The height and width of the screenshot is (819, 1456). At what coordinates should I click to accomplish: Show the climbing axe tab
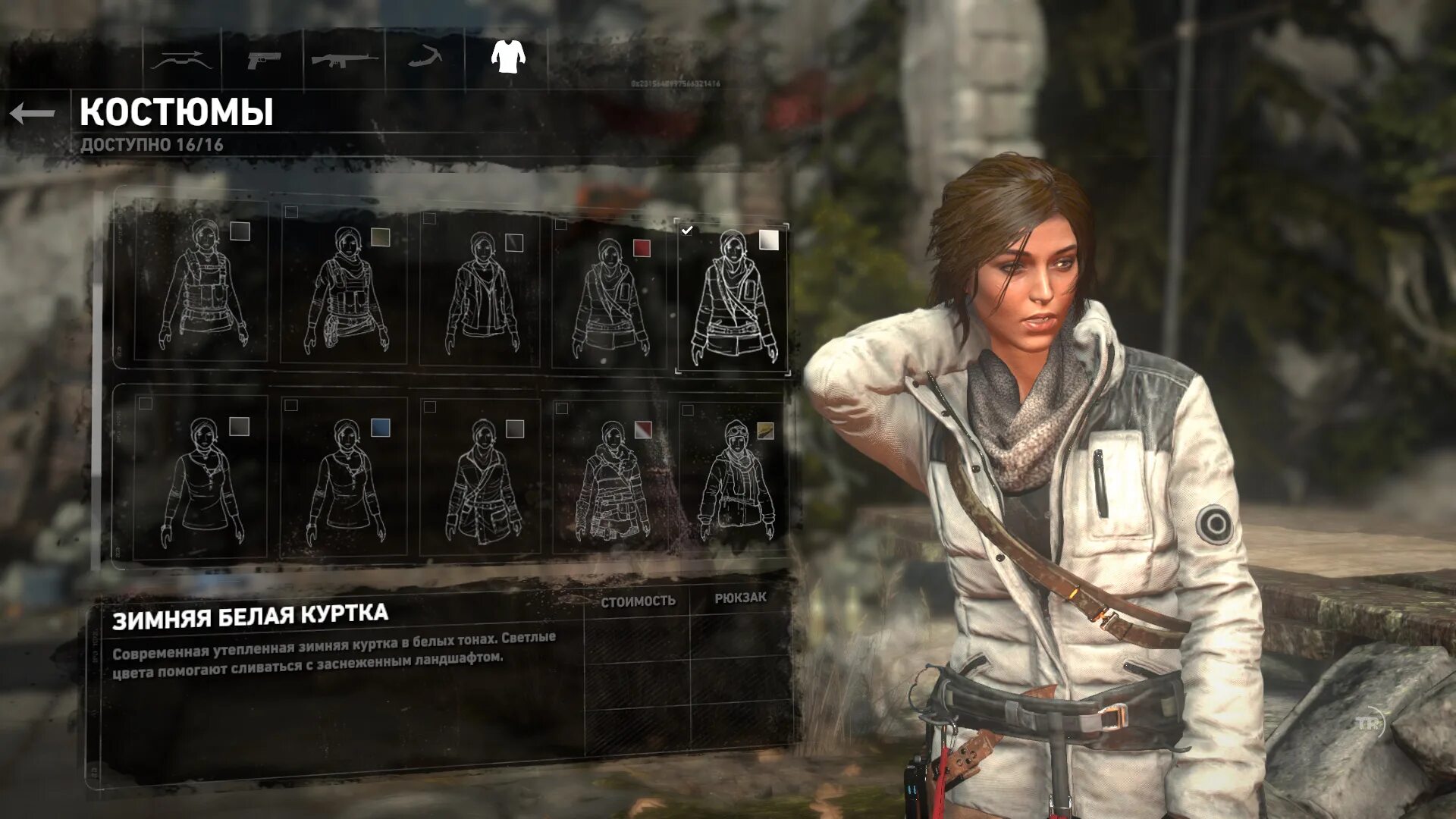tap(426, 57)
